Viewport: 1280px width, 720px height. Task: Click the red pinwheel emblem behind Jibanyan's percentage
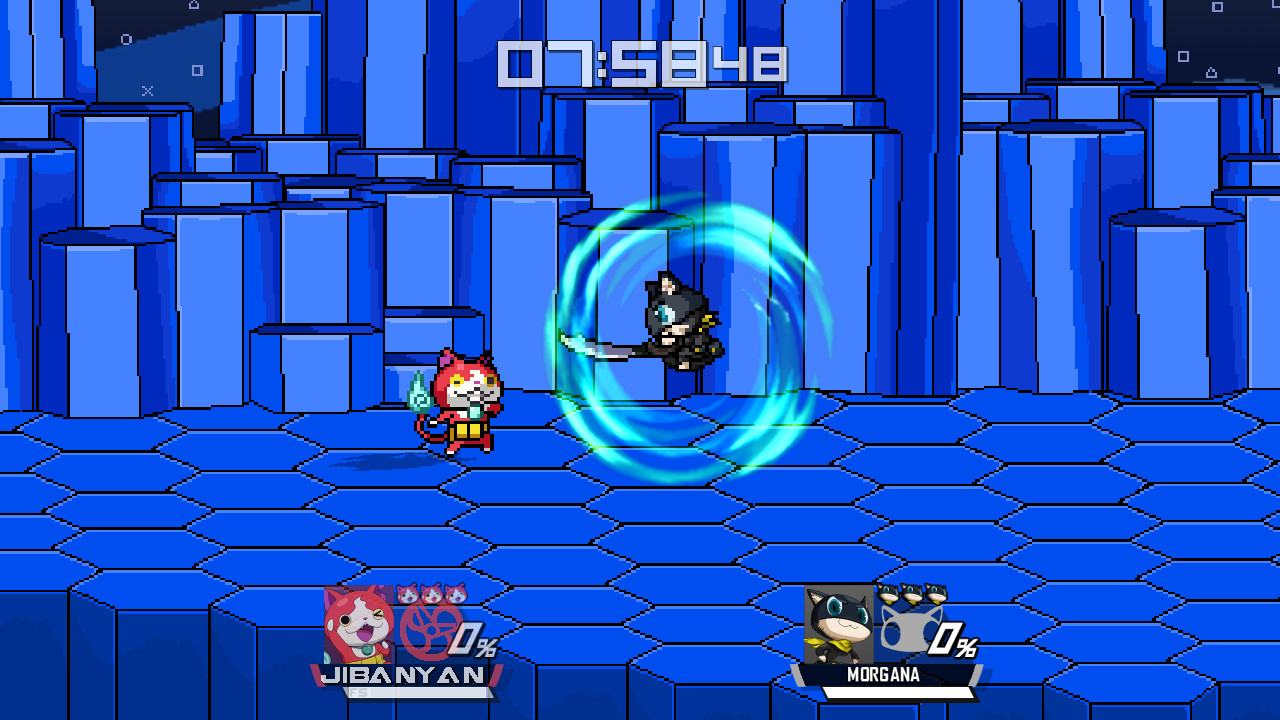(429, 631)
